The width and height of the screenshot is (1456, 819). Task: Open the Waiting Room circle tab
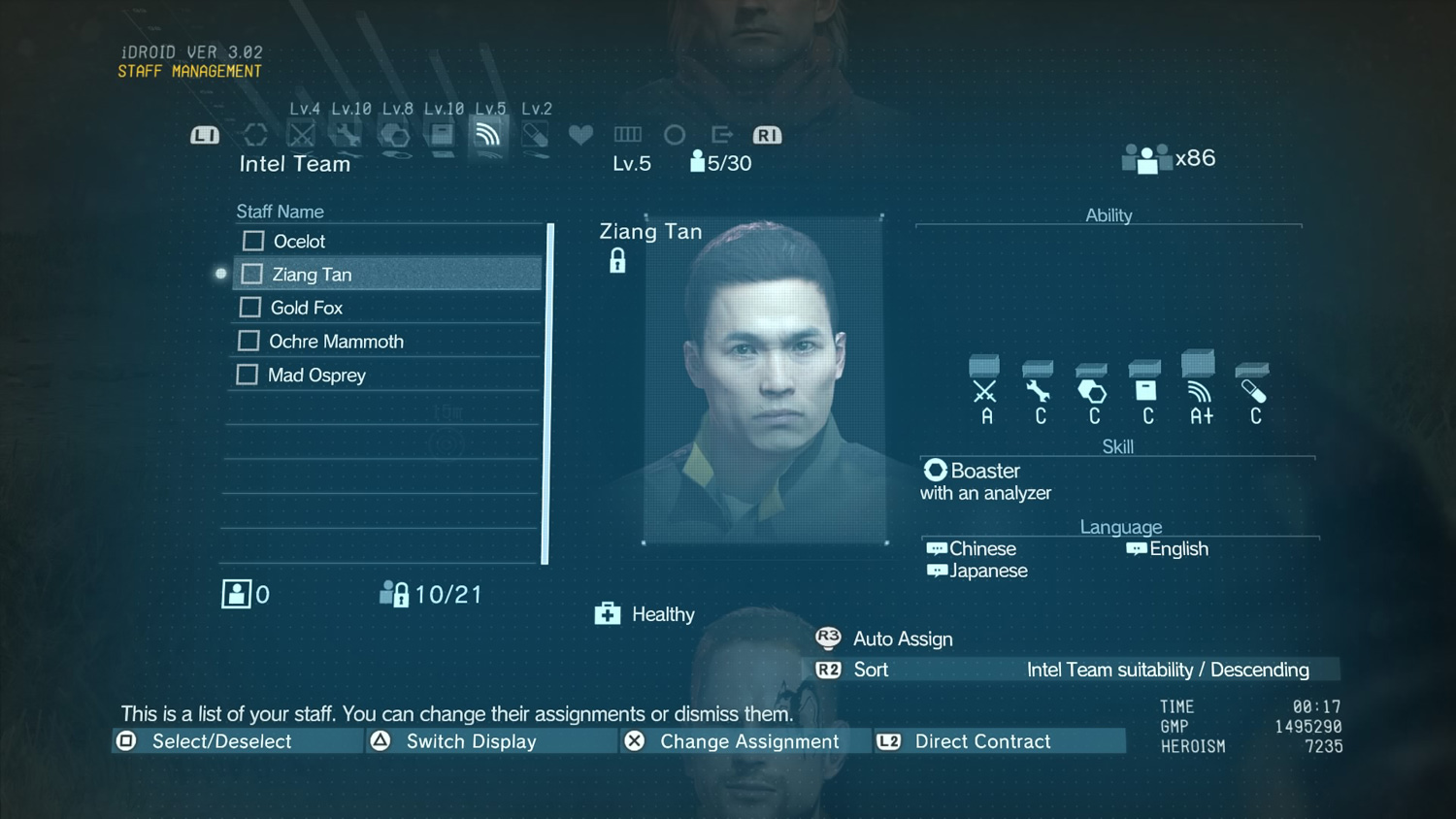tap(675, 135)
